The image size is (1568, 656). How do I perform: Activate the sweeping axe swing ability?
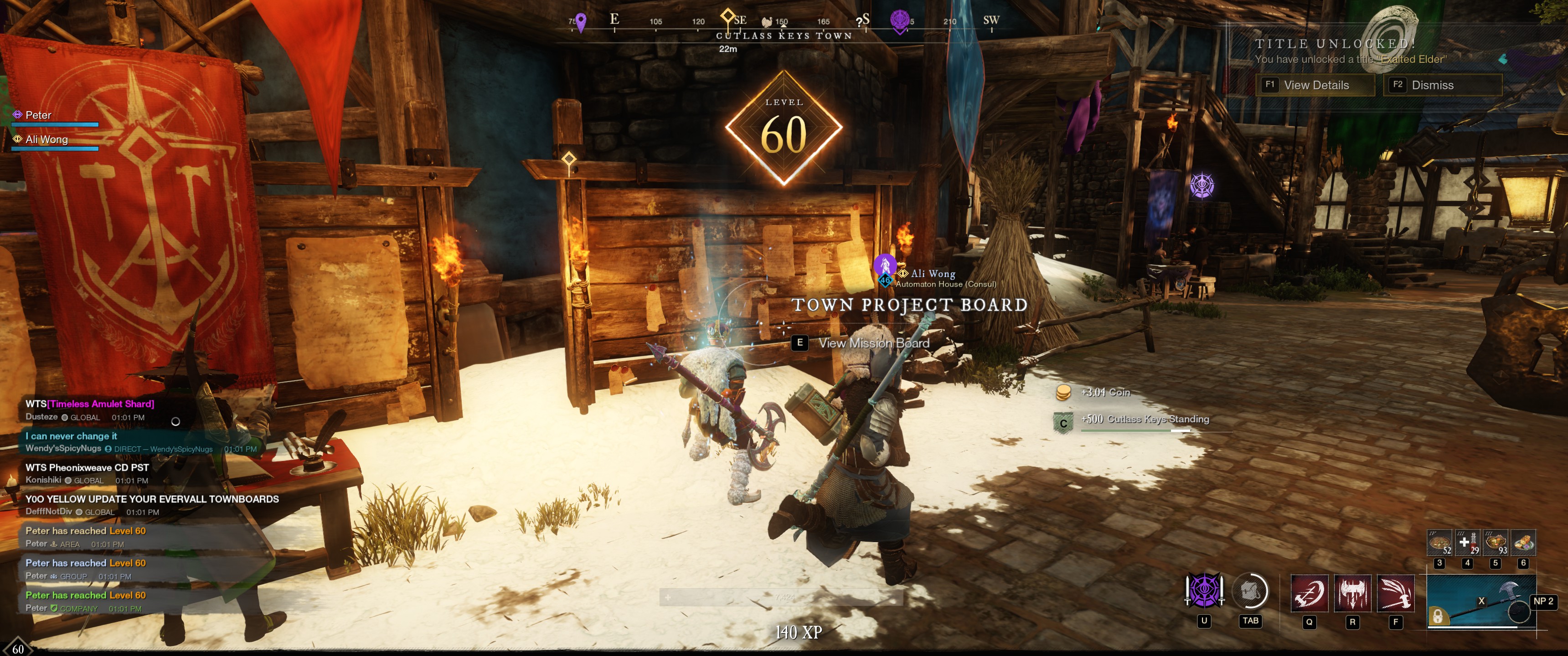[1396, 593]
